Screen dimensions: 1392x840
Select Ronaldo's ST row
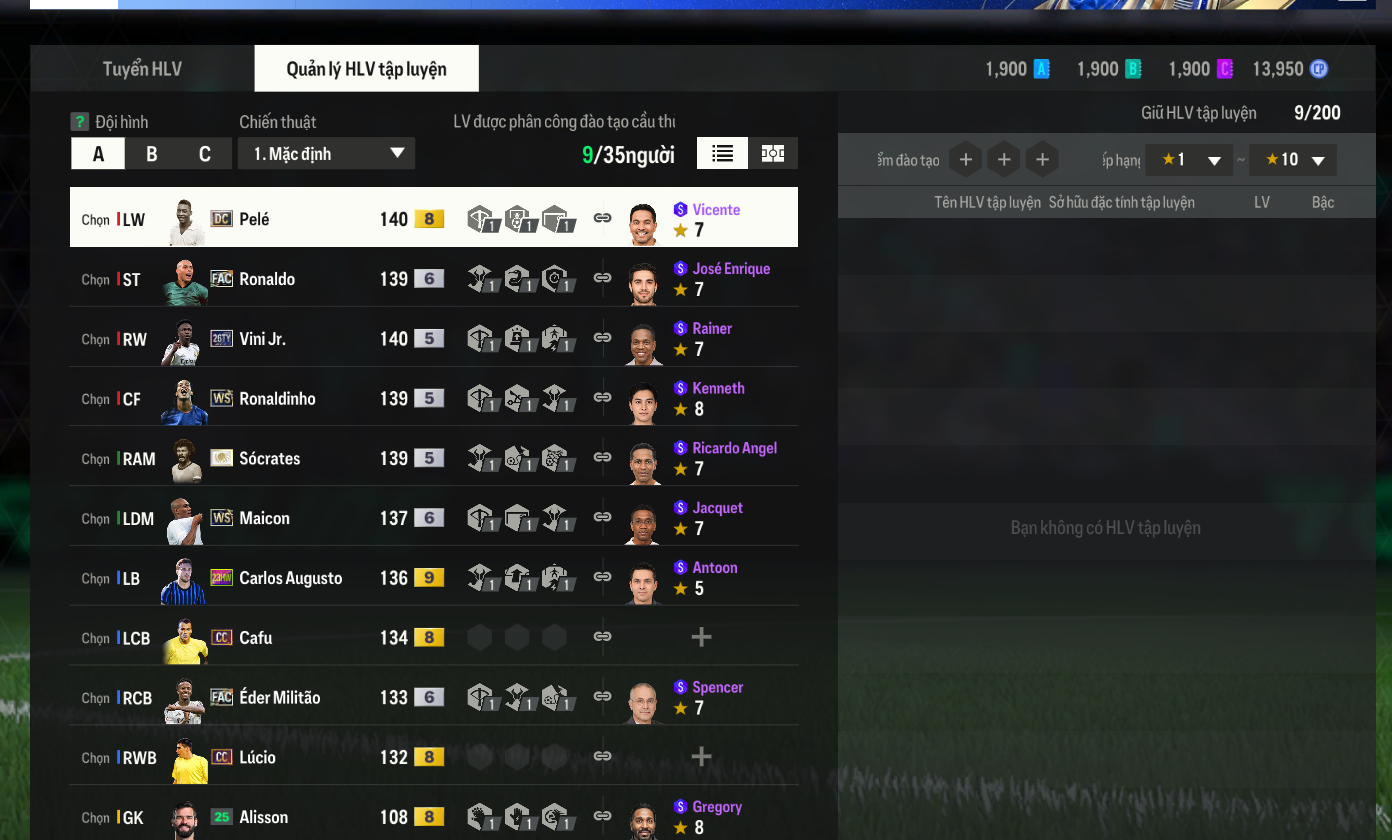coord(300,279)
